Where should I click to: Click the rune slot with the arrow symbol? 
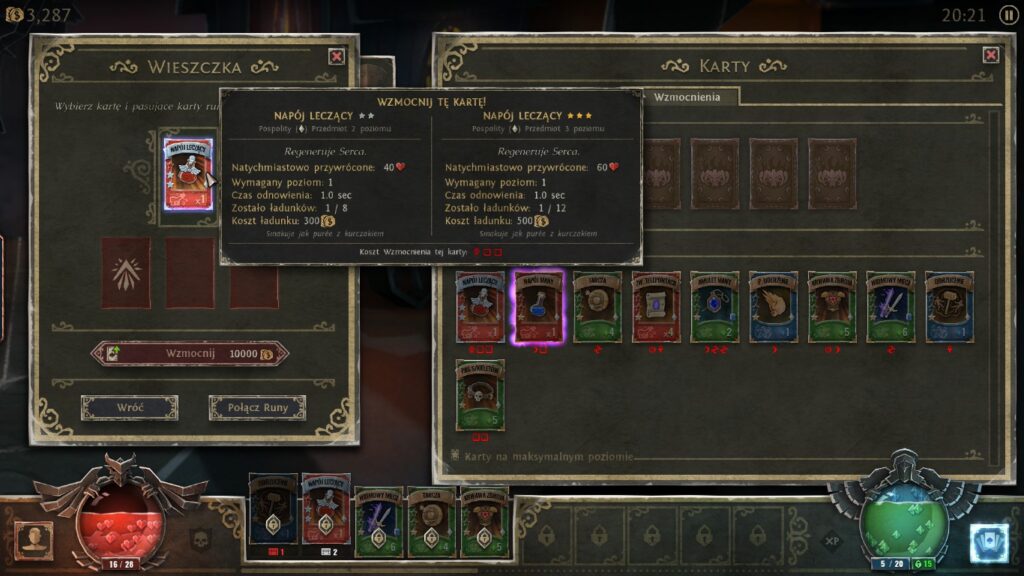tap(126, 272)
